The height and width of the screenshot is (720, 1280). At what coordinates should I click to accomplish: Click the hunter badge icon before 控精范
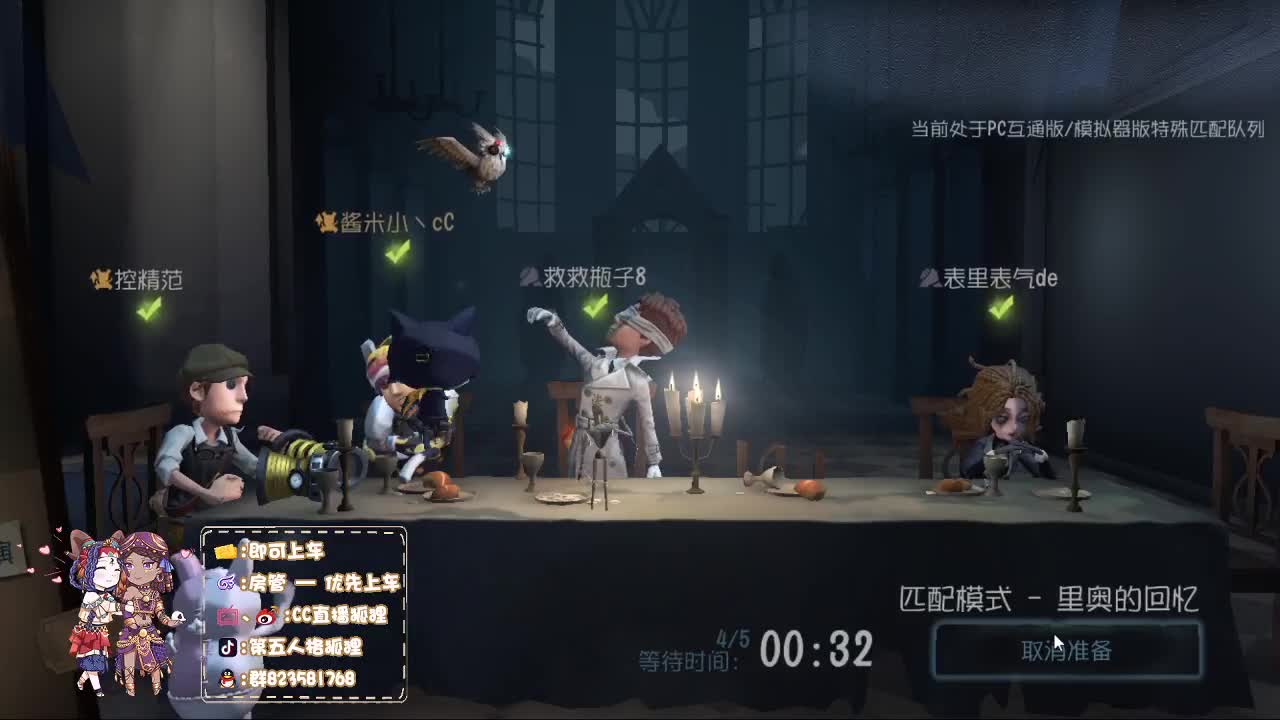point(99,280)
